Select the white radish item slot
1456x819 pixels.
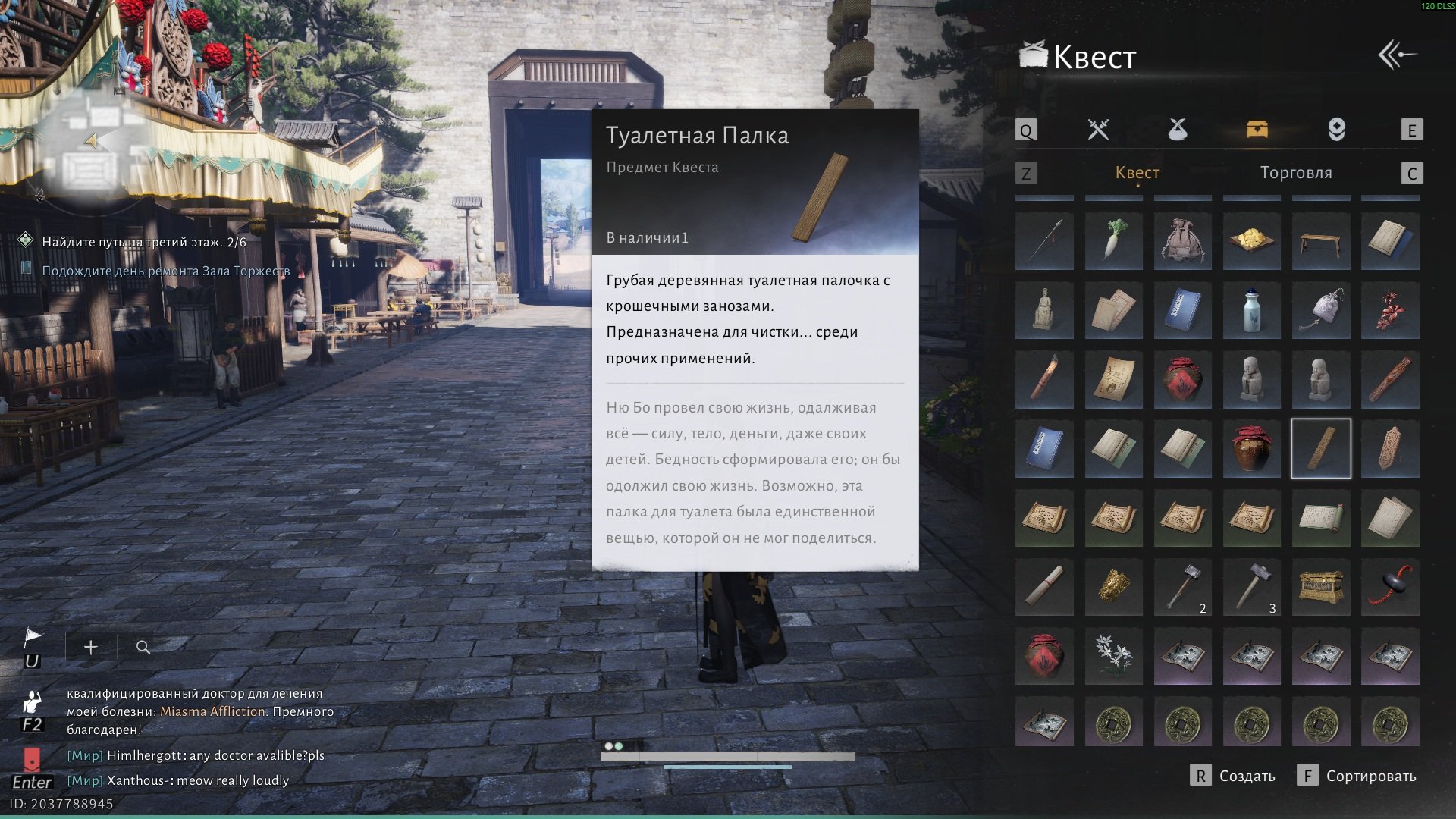point(1113,241)
